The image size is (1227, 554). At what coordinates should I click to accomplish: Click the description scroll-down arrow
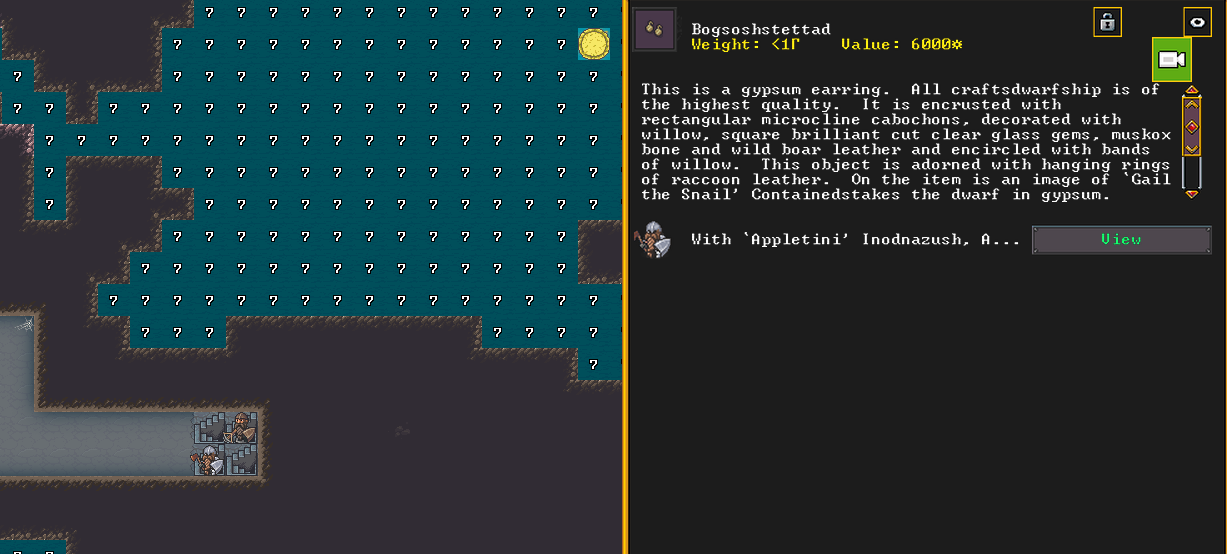click(x=1191, y=194)
